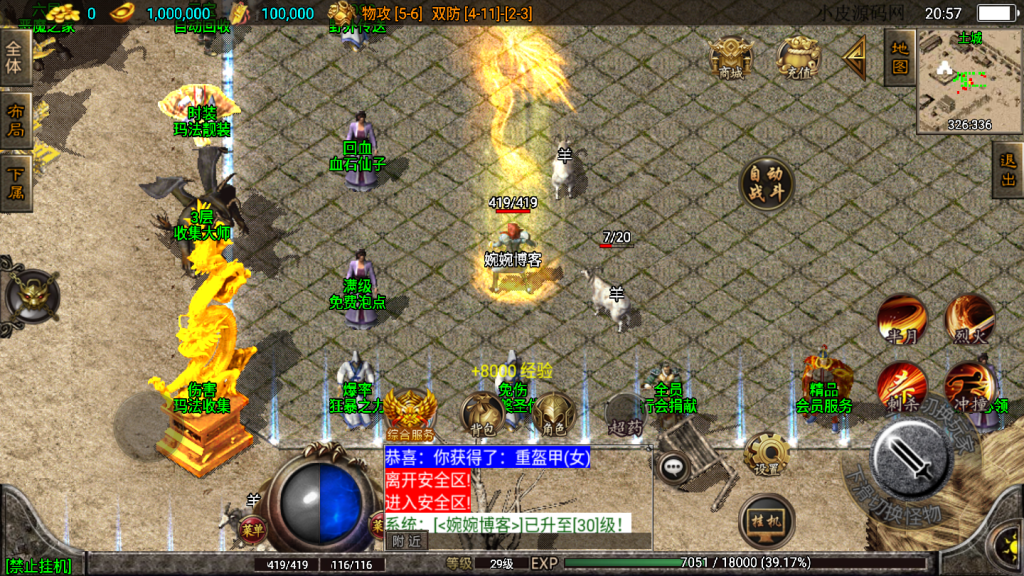
Task: Activate the 烈火 skill
Action: [x=969, y=320]
